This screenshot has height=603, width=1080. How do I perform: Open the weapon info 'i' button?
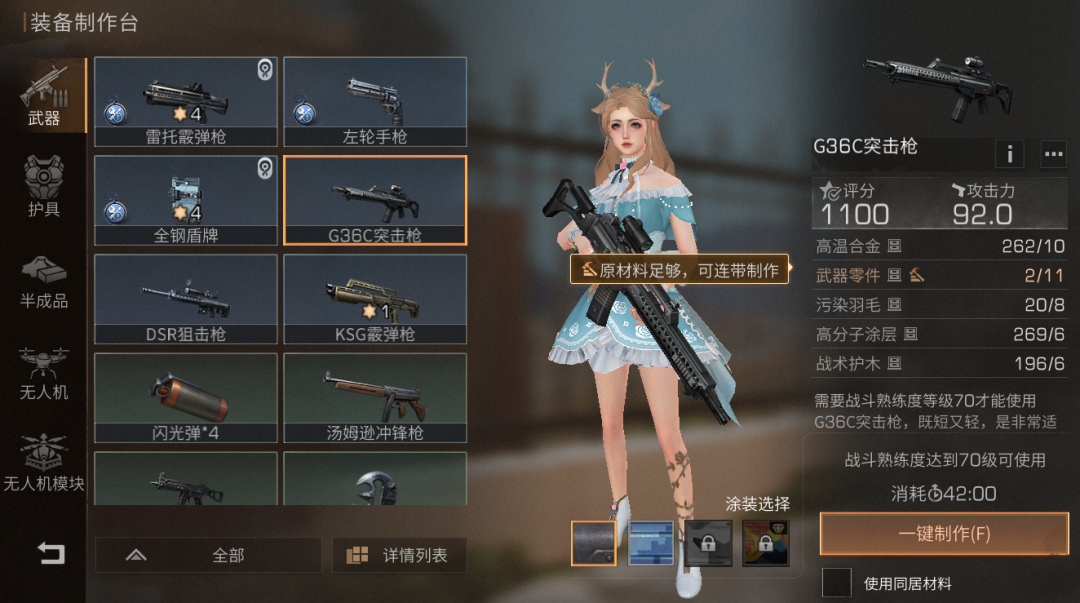click(x=1009, y=154)
